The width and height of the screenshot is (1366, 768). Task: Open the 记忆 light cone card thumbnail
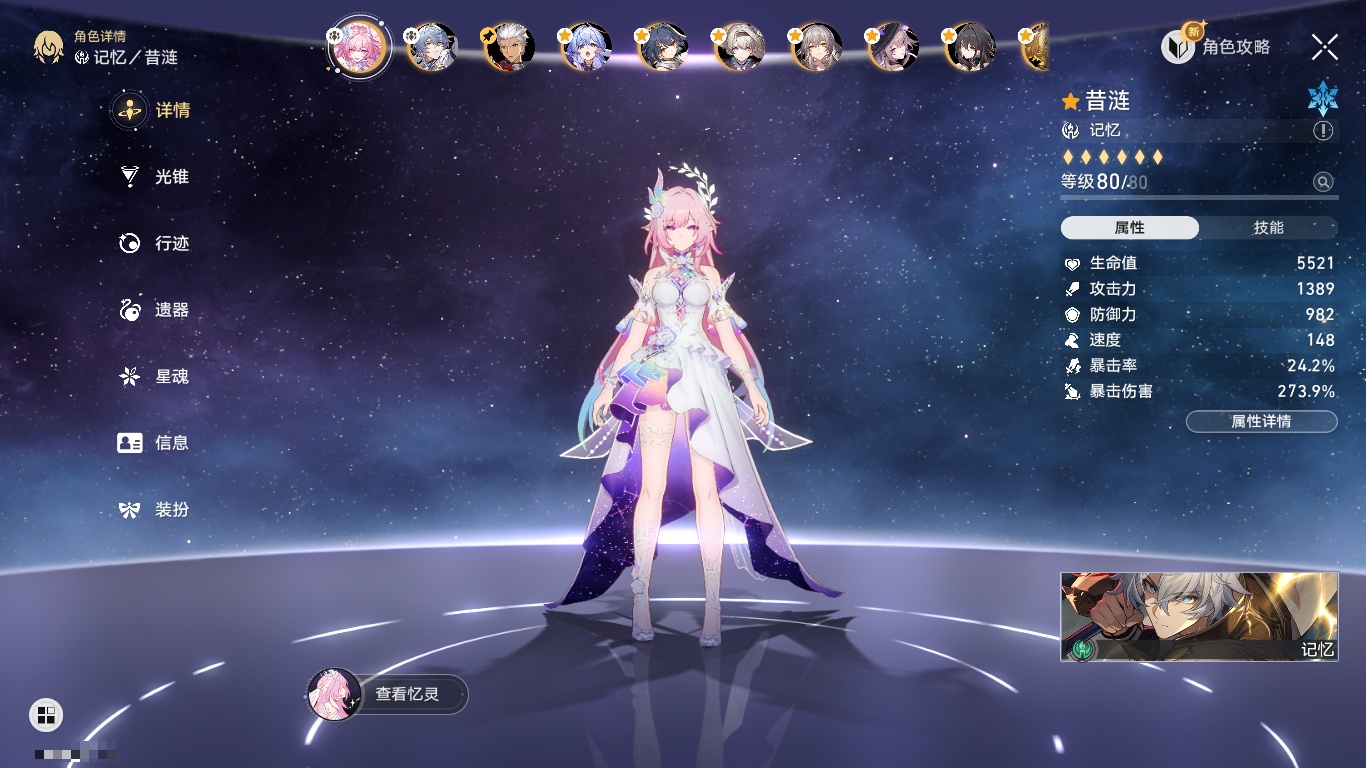[x=1199, y=616]
